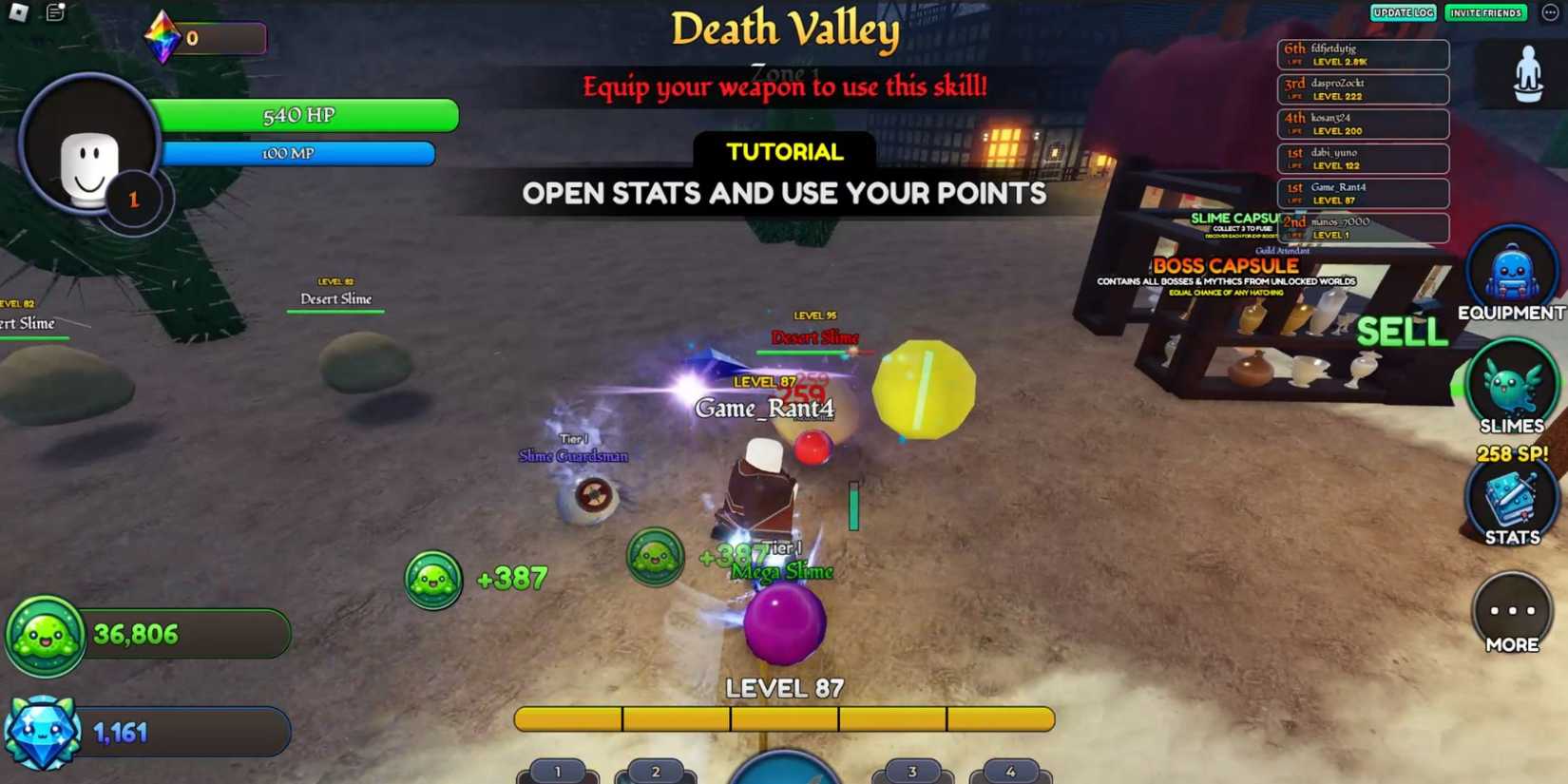Select dabi_yuno on the leaderboard

pyautogui.click(x=1365, y=159)
